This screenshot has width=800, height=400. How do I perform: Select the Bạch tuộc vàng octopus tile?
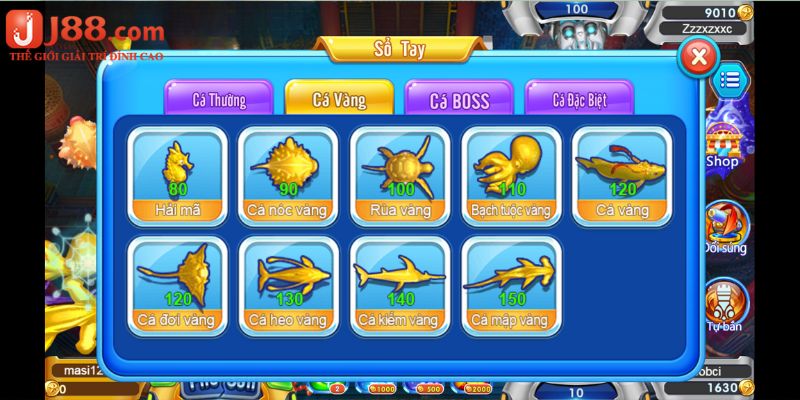coord(510,176)
